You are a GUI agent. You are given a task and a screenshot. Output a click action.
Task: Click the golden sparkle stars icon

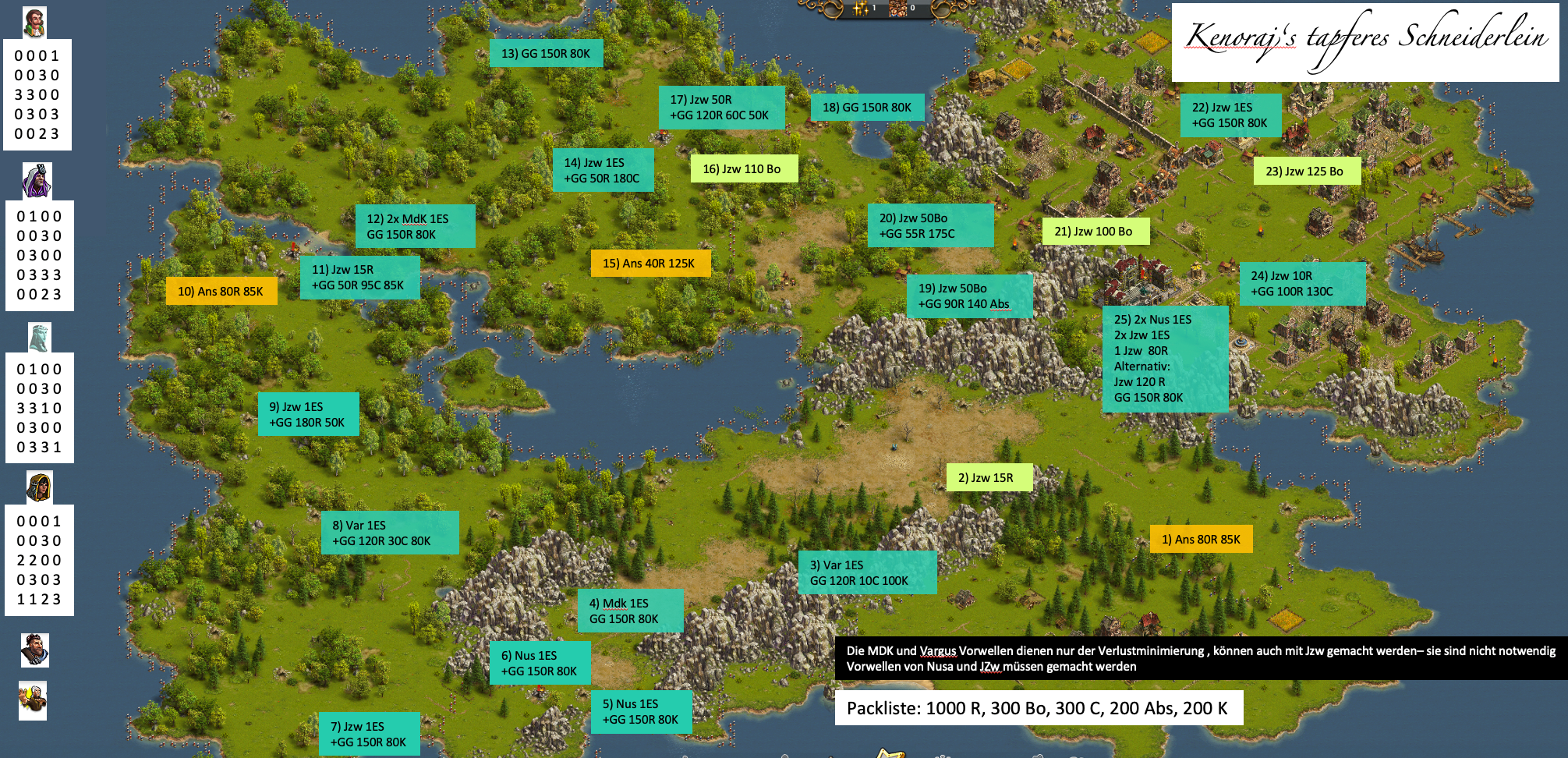point(860,8)
